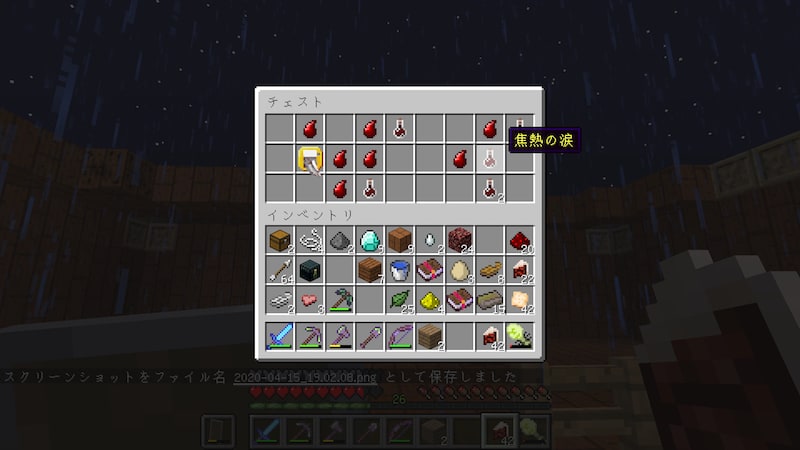Select the ender chest item
Viewport: 800px width, 450px height.
[310, 270]
